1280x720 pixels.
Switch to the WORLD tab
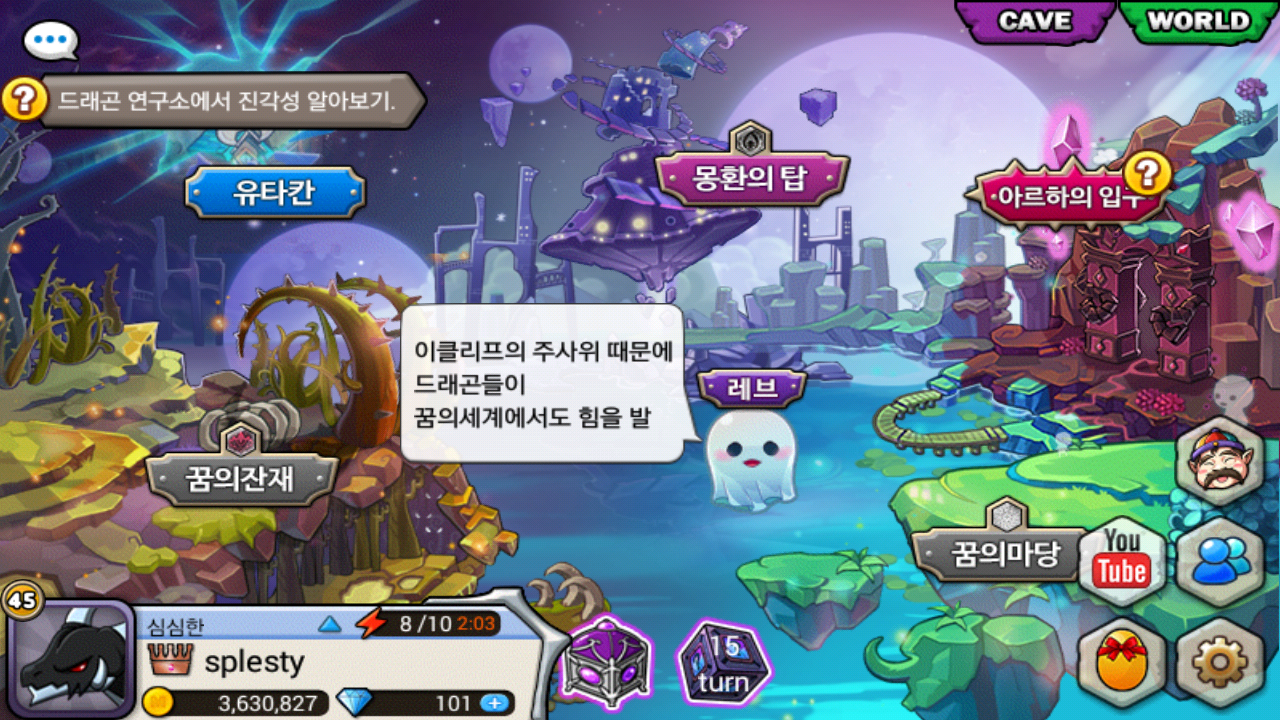coord(1199,22)
